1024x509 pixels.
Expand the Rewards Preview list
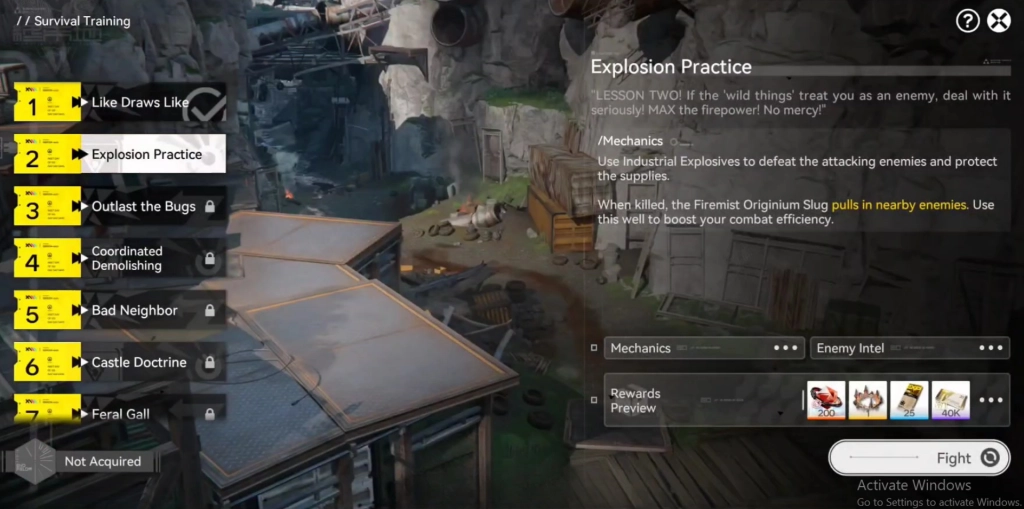click(x=990, y=400)
